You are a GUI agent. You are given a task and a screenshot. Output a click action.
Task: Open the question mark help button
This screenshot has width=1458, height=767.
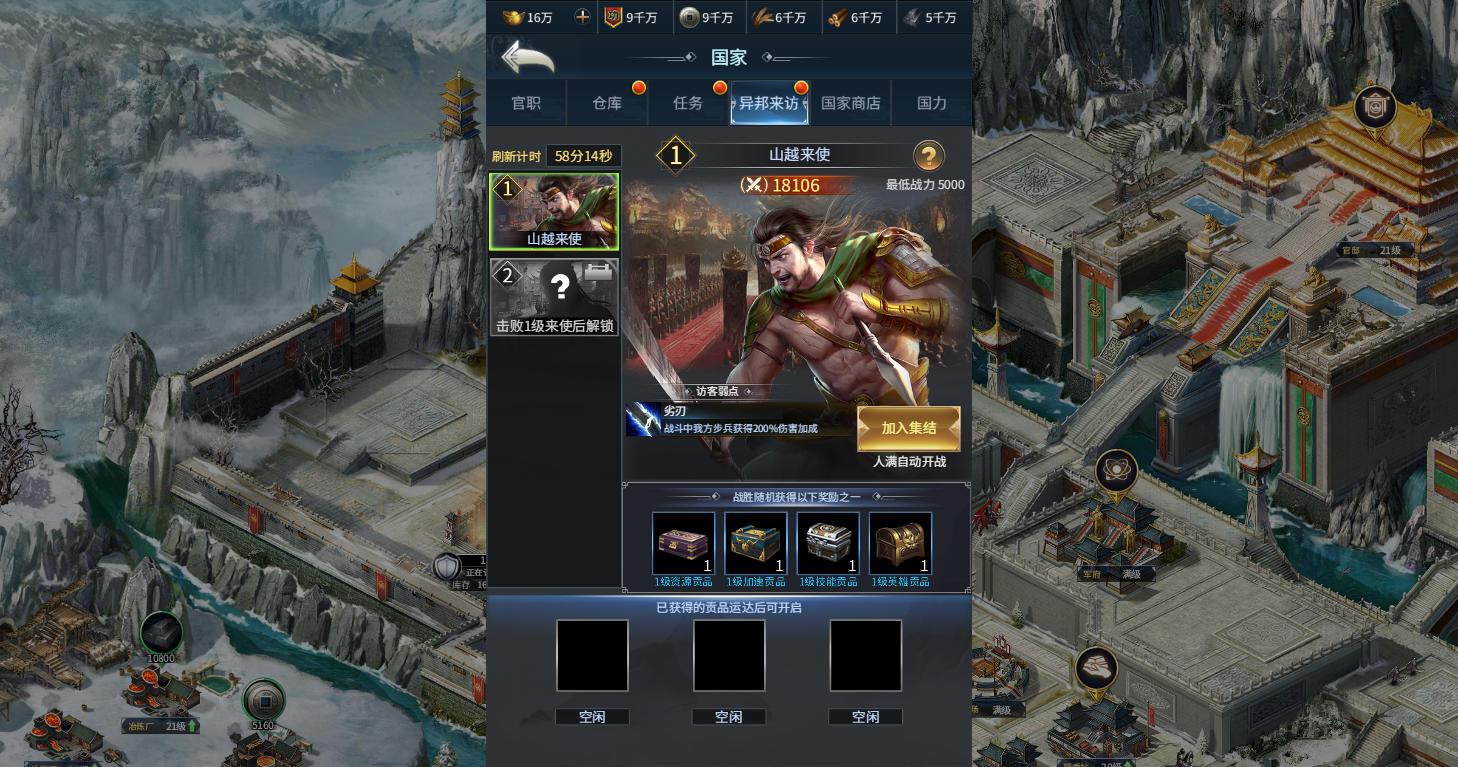(x=929, y=156)
